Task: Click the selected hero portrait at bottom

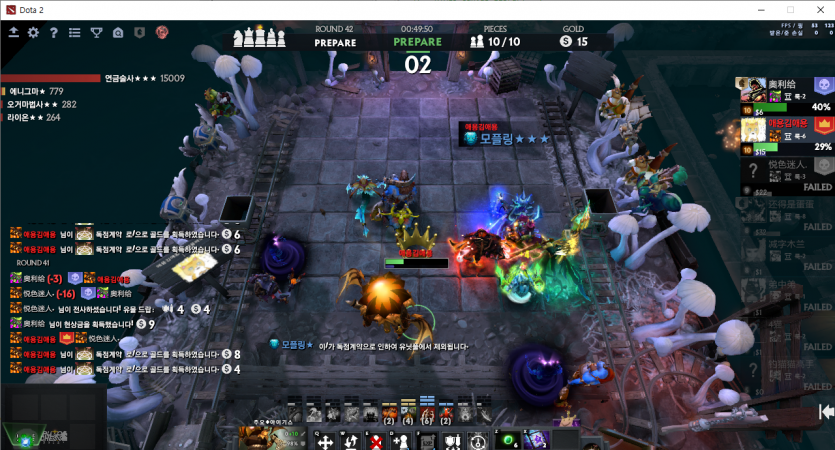Action: pos(268,437)
